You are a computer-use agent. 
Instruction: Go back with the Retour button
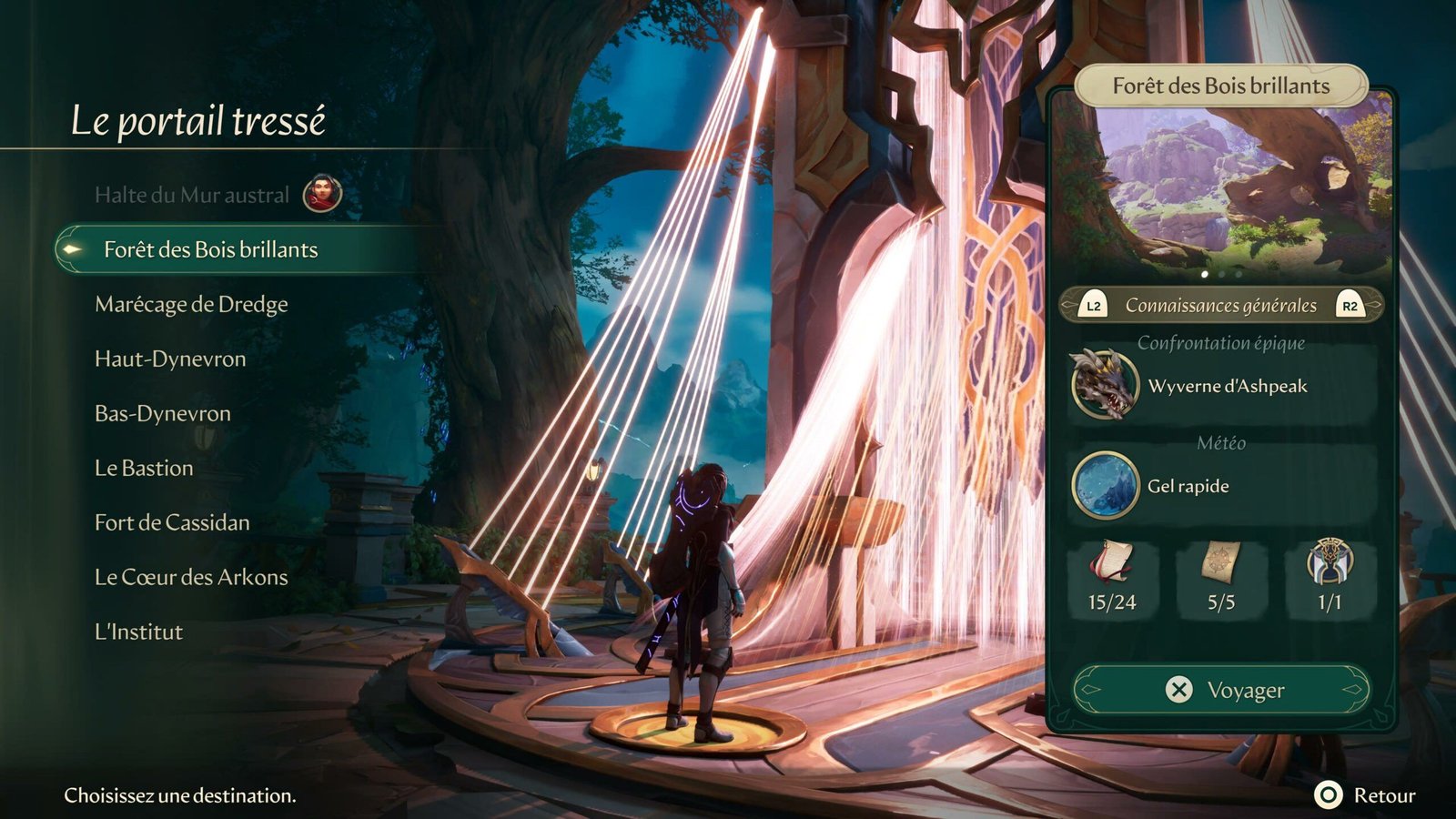(1367, 795)
